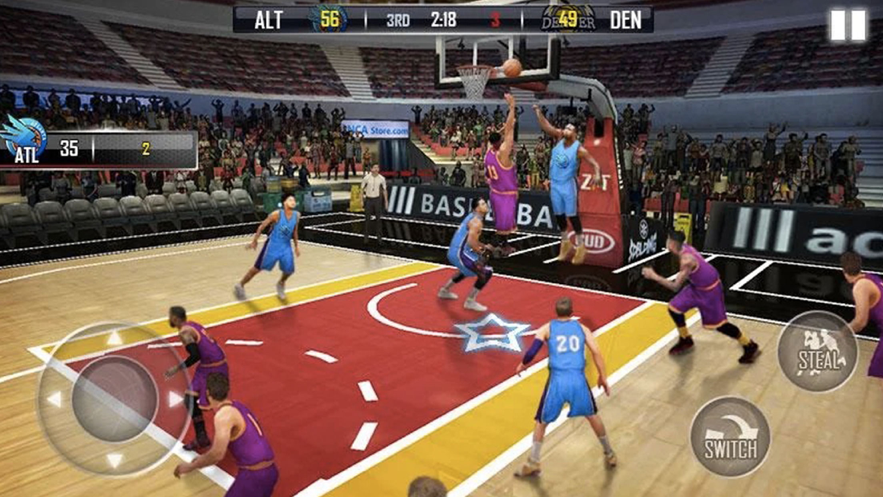The width and height of the screenshot is (883, 497).
Task: Tap the joystick's left arrow
Action: point(53,399)
